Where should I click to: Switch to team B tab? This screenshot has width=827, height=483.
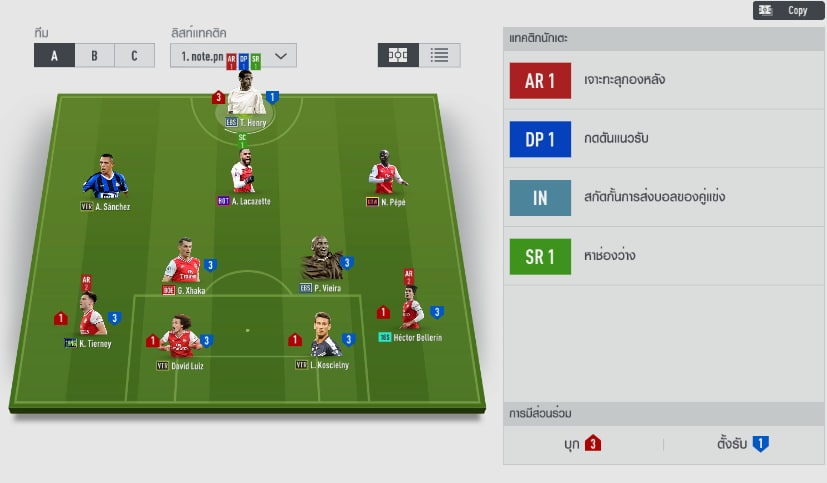click(94, 56)
